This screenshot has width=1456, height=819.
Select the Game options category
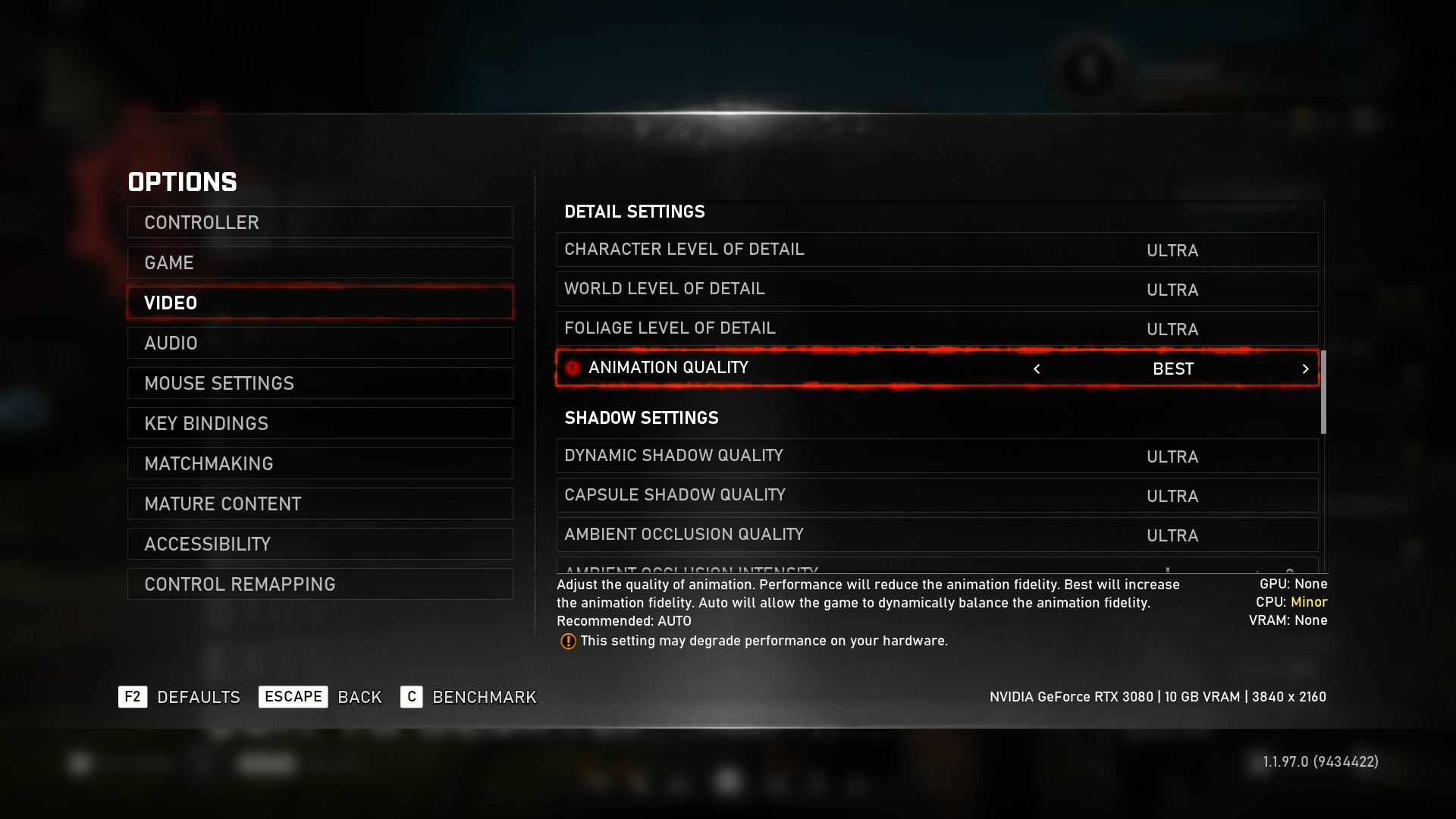(x=320, y=262)
